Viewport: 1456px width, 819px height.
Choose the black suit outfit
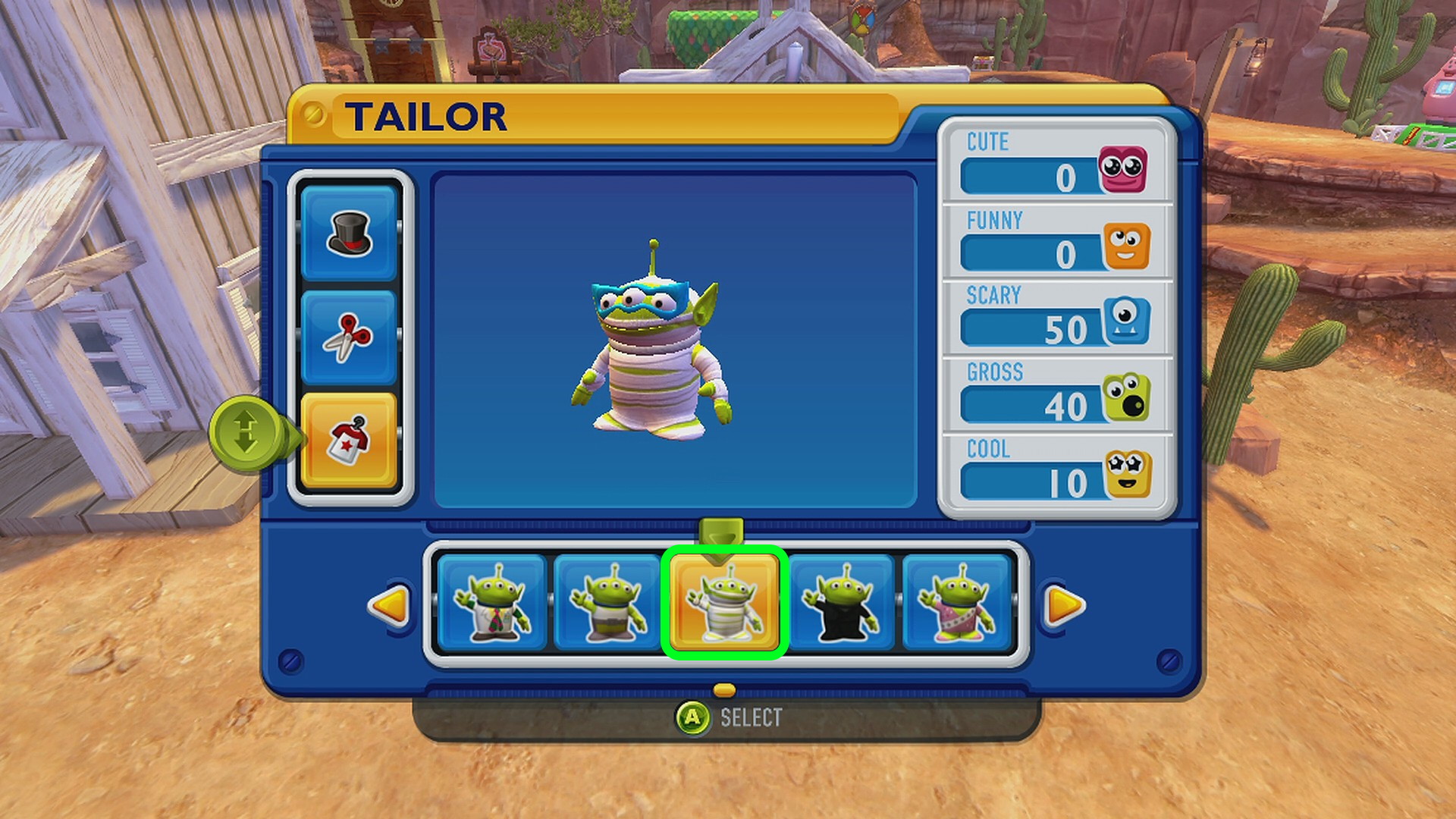click(841, 603)
